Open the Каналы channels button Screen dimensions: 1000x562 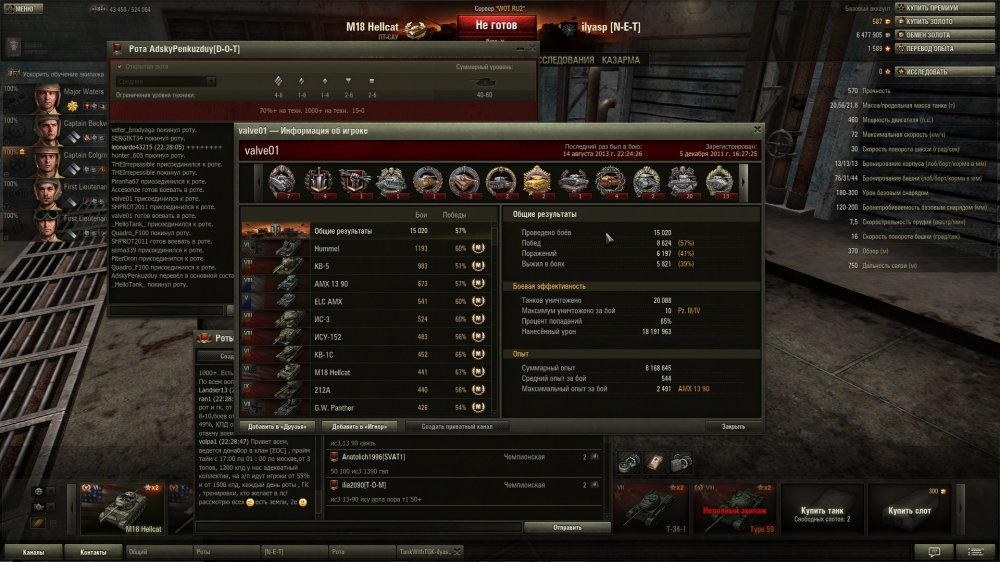33,551
